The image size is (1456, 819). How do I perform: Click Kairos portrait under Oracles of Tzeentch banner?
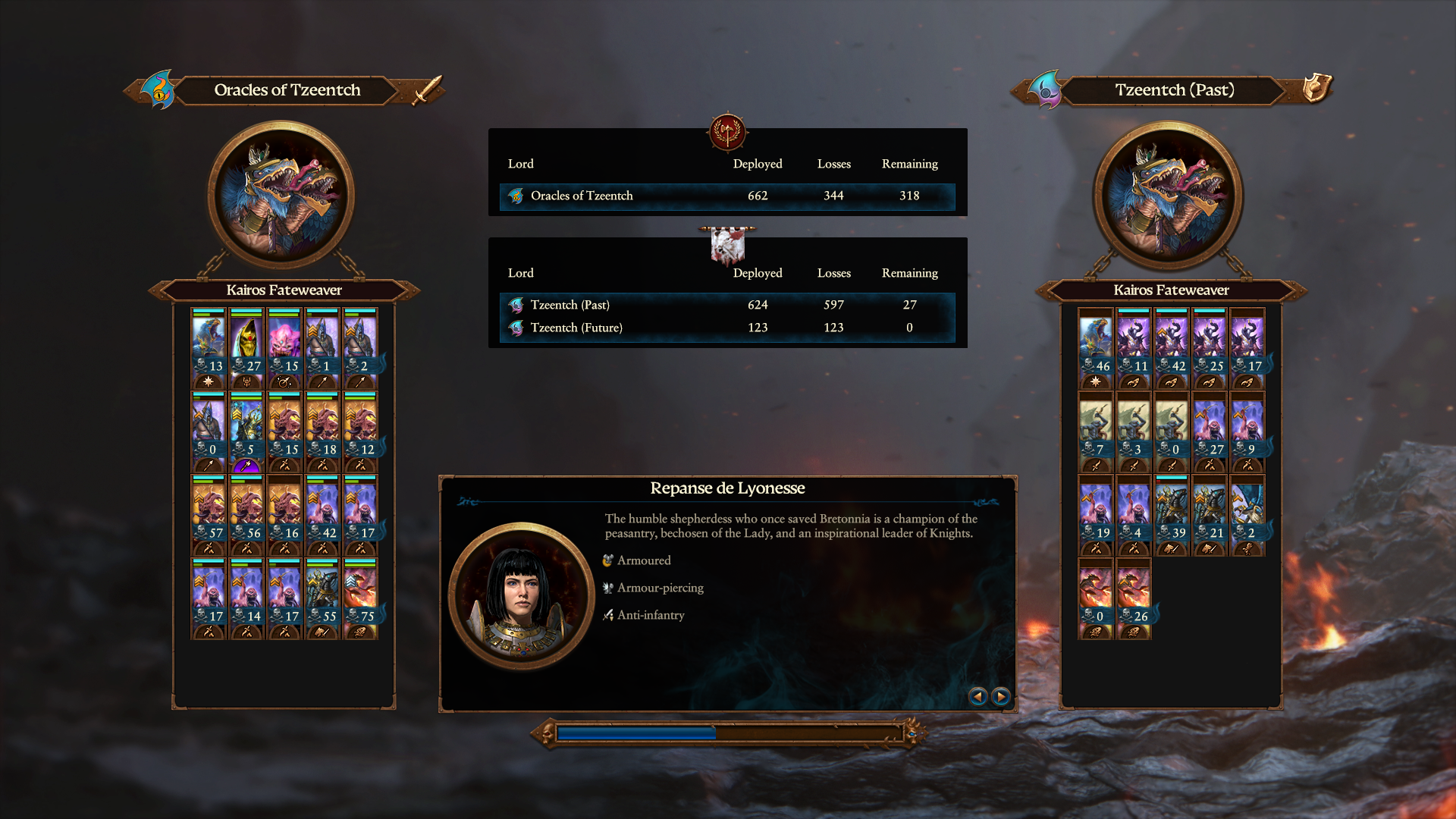pyautogui.click(x=281, y=194)
